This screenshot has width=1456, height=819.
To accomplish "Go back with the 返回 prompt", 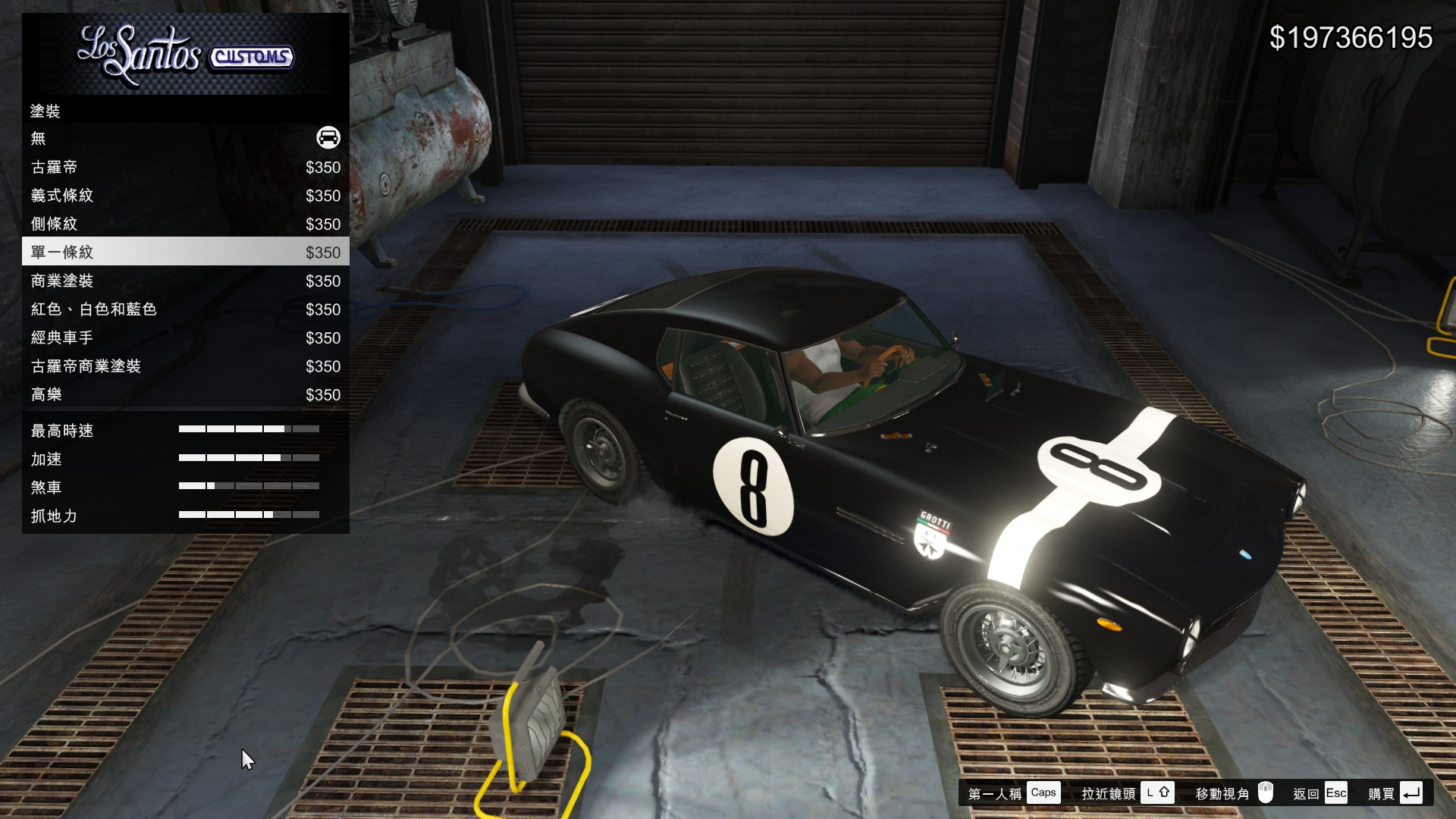I will click(x=1319, y=793).
